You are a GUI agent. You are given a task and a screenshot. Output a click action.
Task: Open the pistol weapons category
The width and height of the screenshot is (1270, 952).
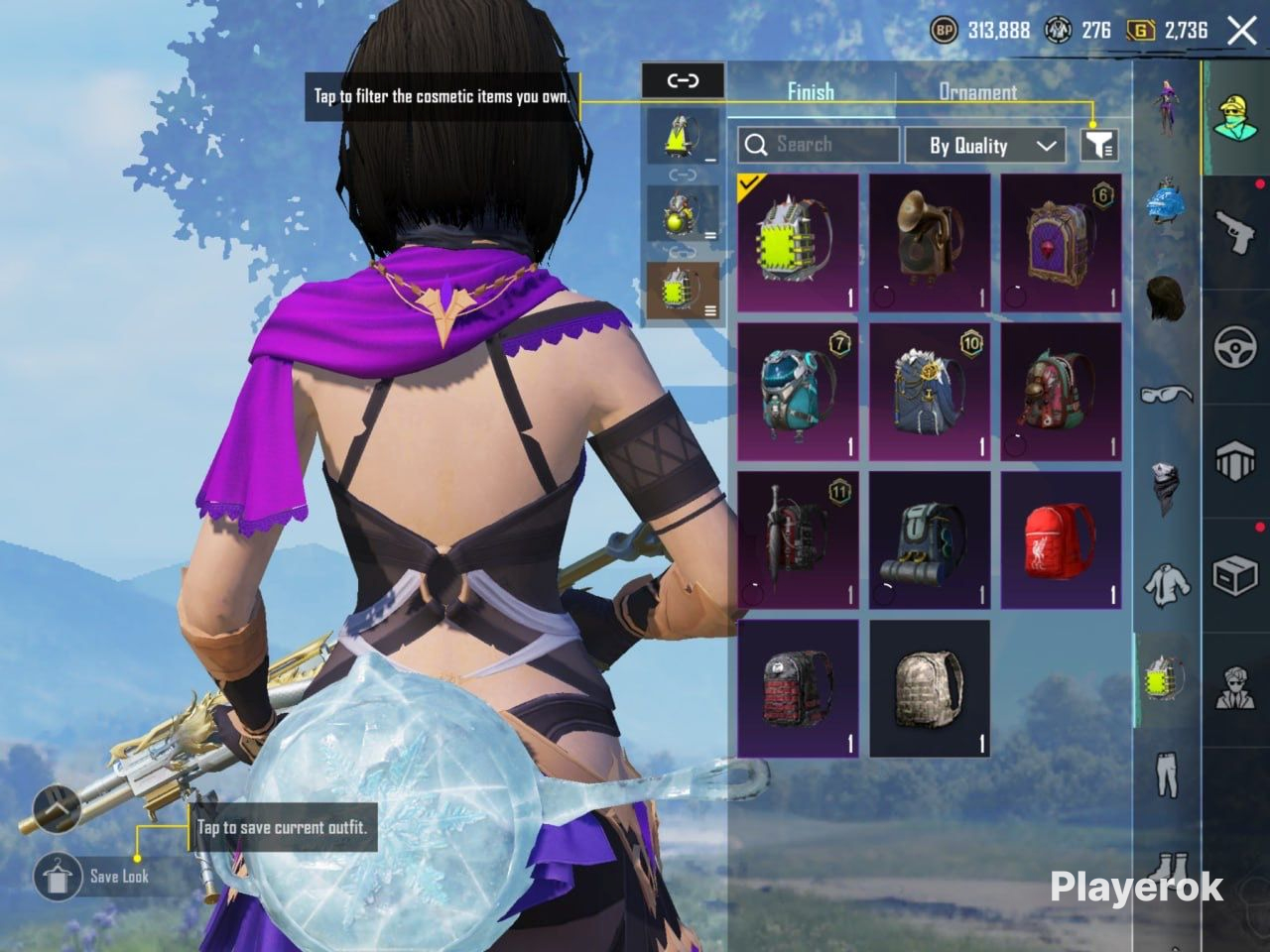point(1236,230)
